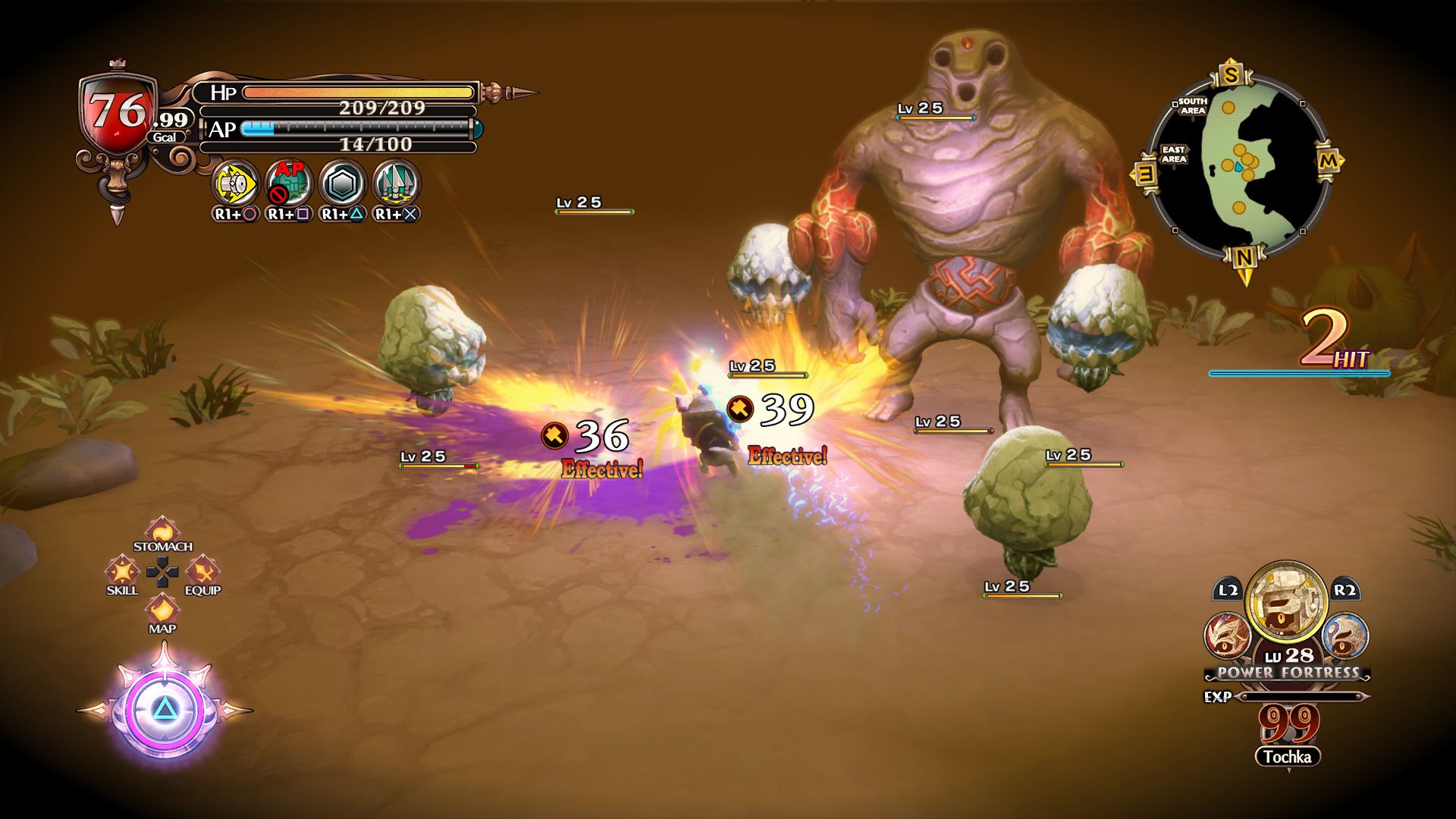
Task: Activate the R1+△ shield hexagon skill
Action: tap(341, 184)
